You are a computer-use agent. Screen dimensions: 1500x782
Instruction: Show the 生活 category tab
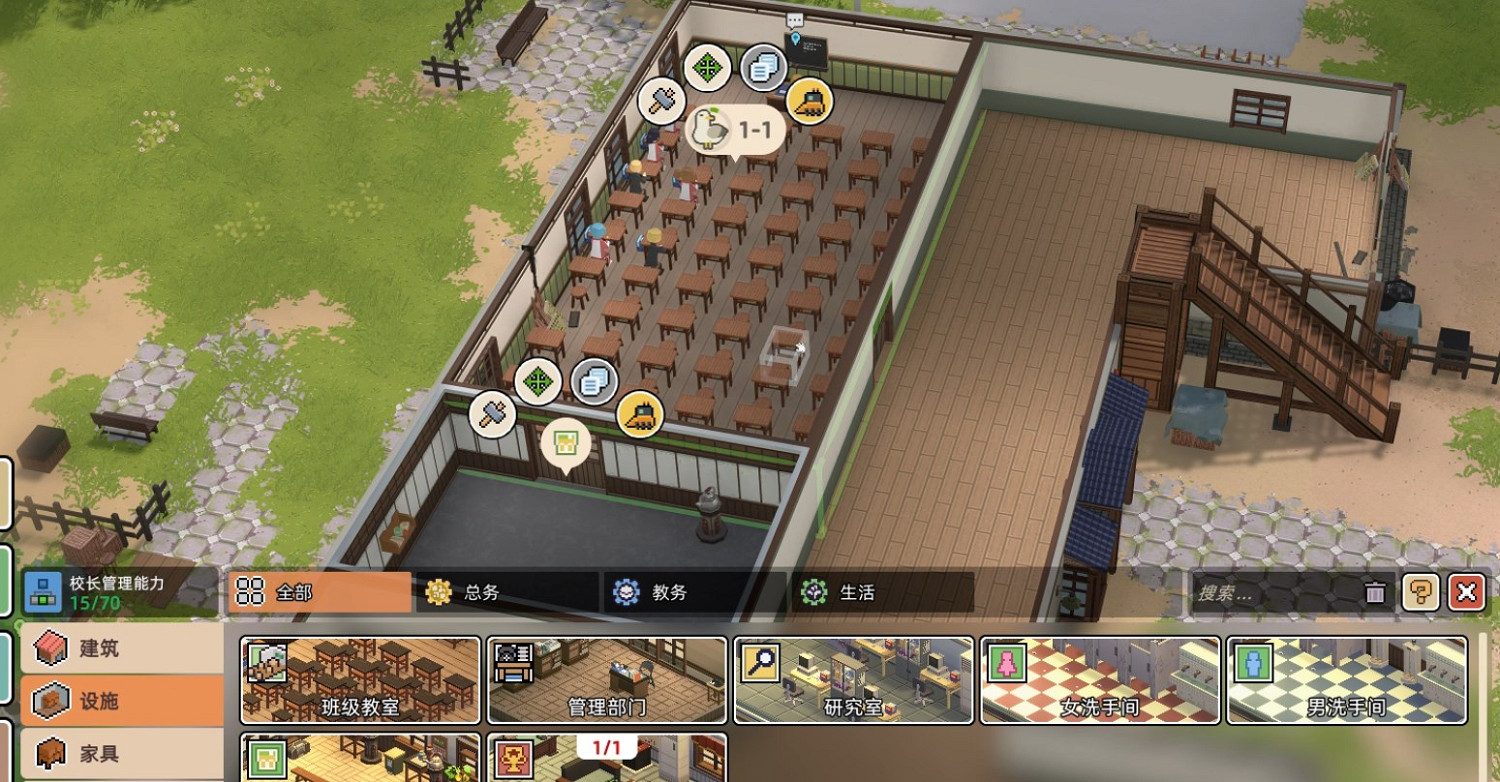pyautogui.click(x=882, y=592)
